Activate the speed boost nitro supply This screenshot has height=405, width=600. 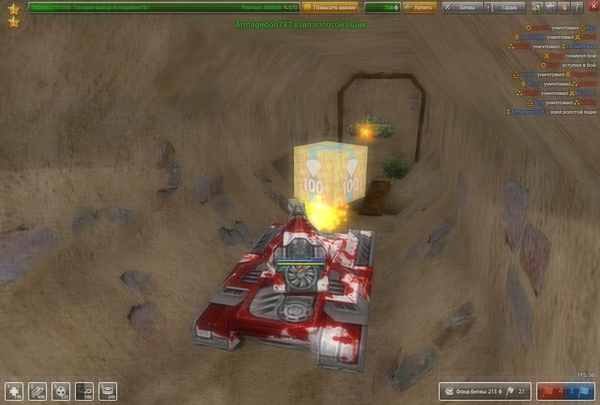click(x=84, y=390)
